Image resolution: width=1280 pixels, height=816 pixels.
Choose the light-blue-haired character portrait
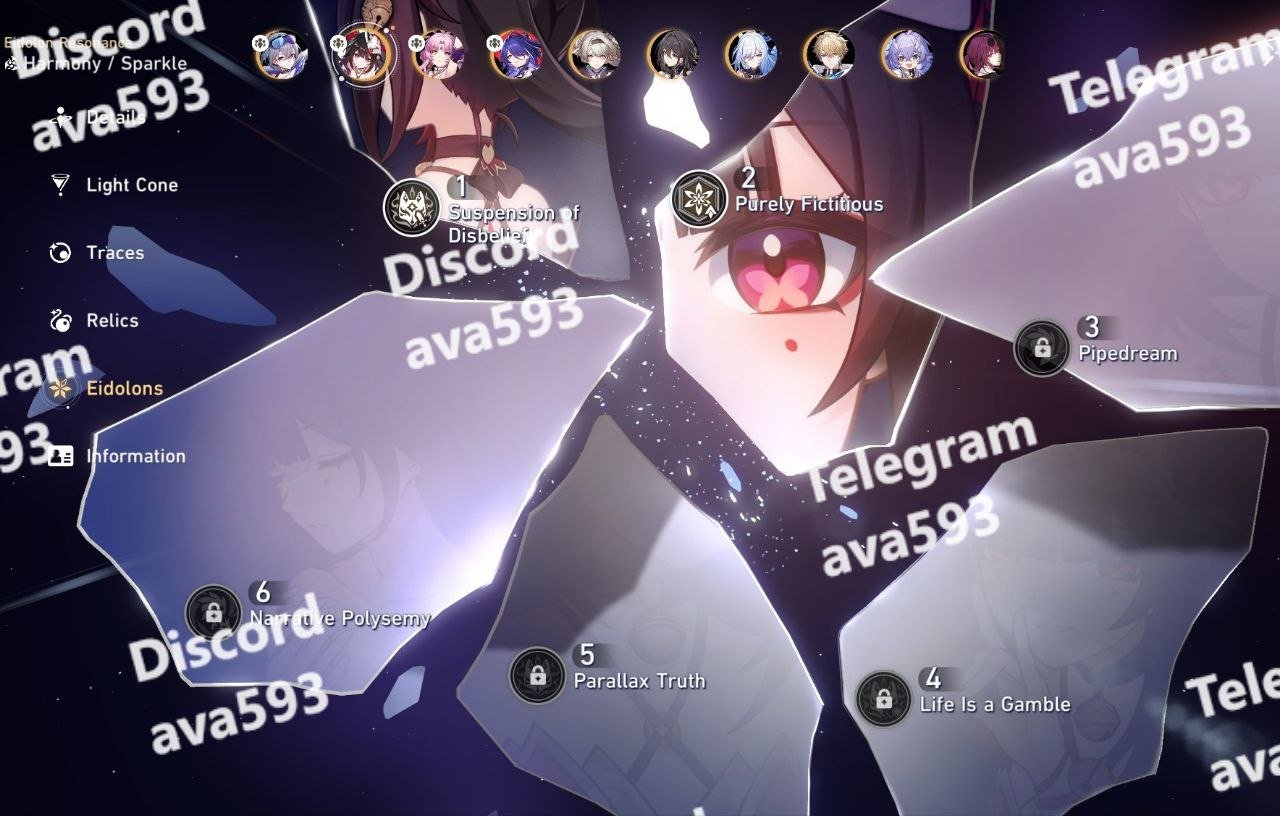pos(751,54)
